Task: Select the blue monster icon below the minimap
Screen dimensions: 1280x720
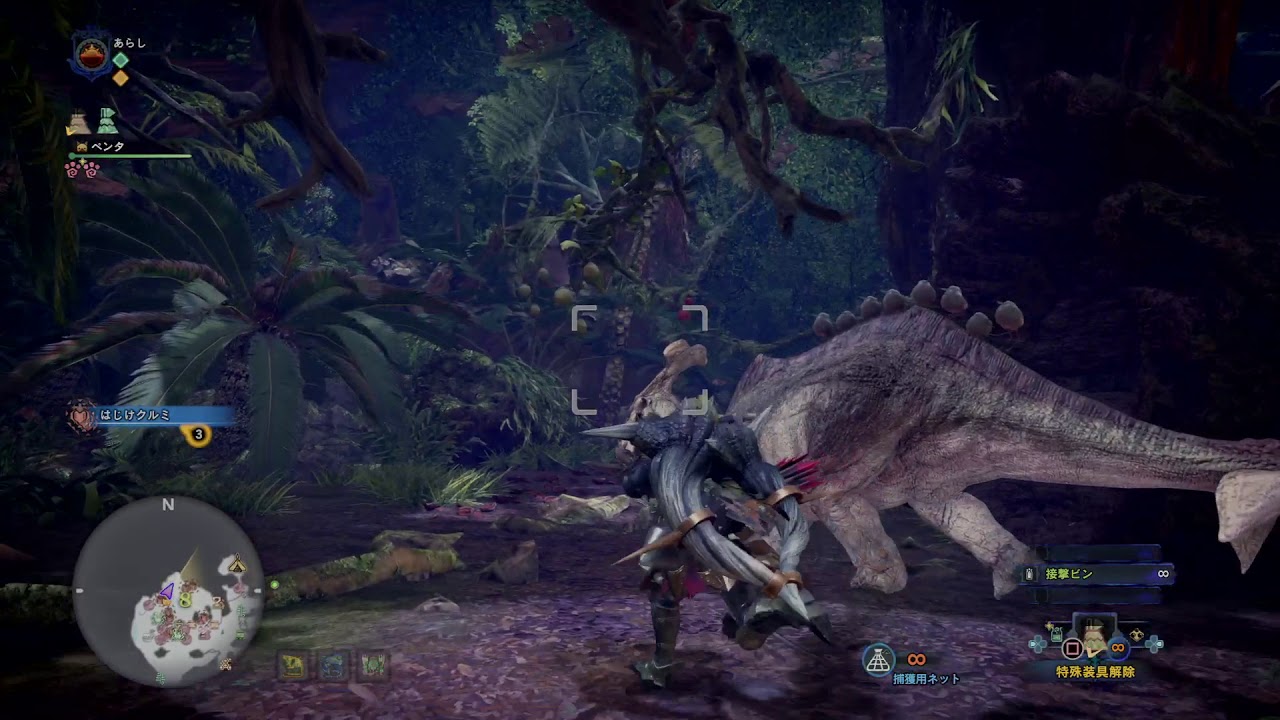Action: tap(334, 665)
